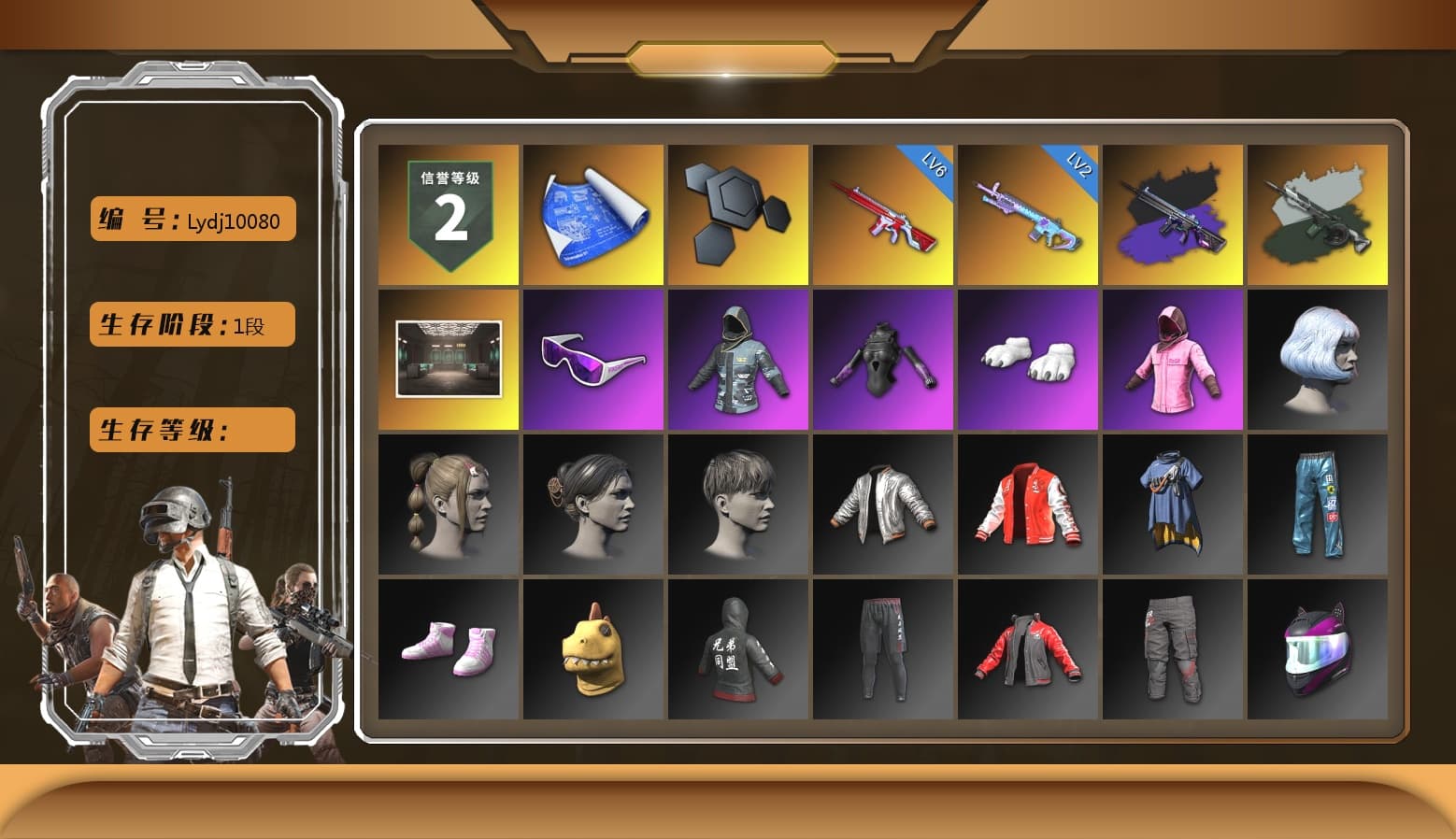
Task: Select the LV2 pink sniper rifle skin
Action: [x=1028, y=213]
